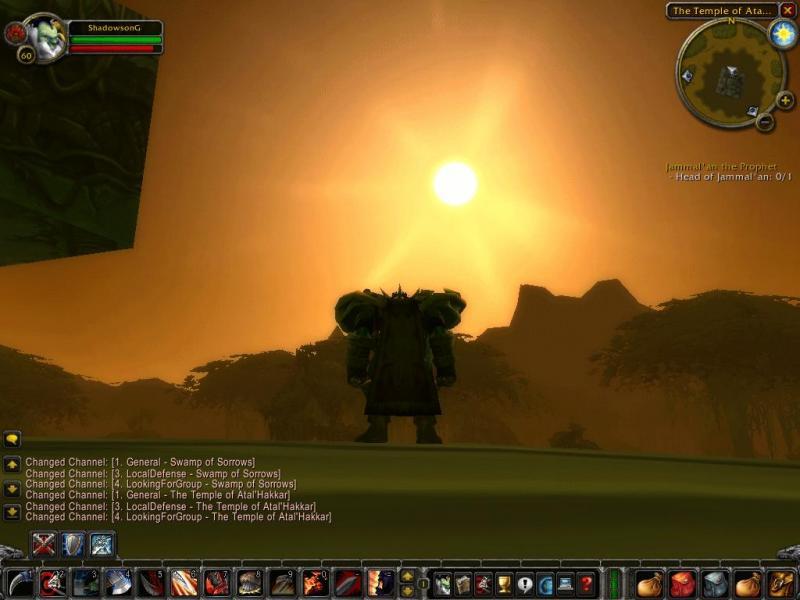Open the gray bag slot
The height and width of the screenshot is (600, 800).
pos(714,583)
